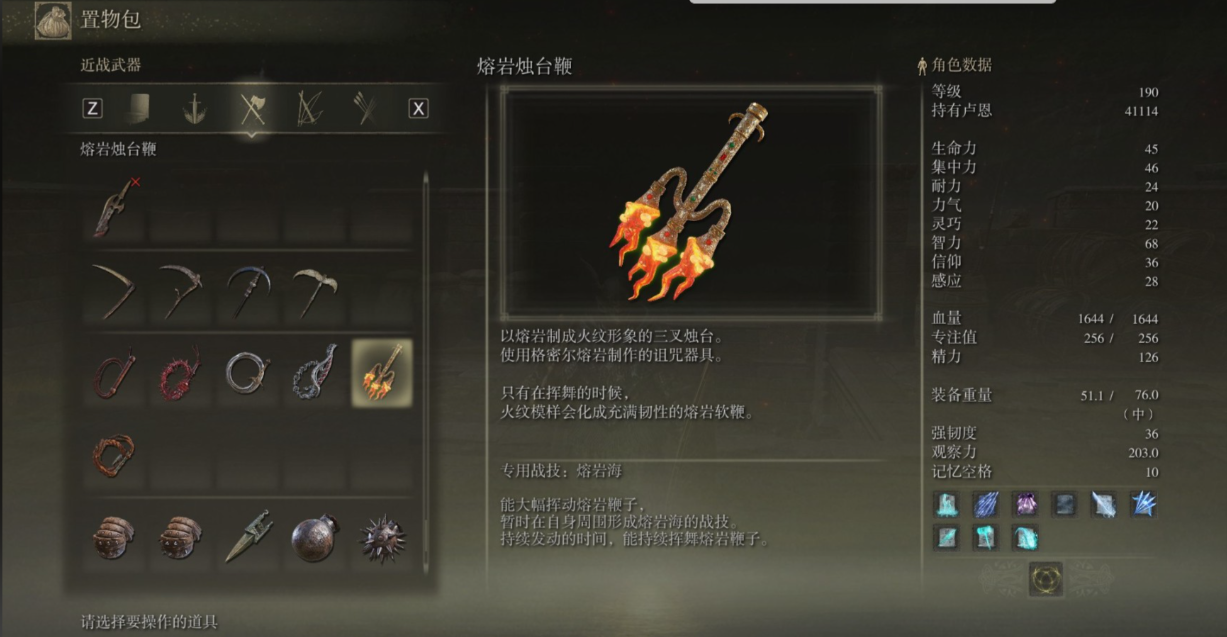Select the Magma Whip Candlestick slot

coord(381,372)
